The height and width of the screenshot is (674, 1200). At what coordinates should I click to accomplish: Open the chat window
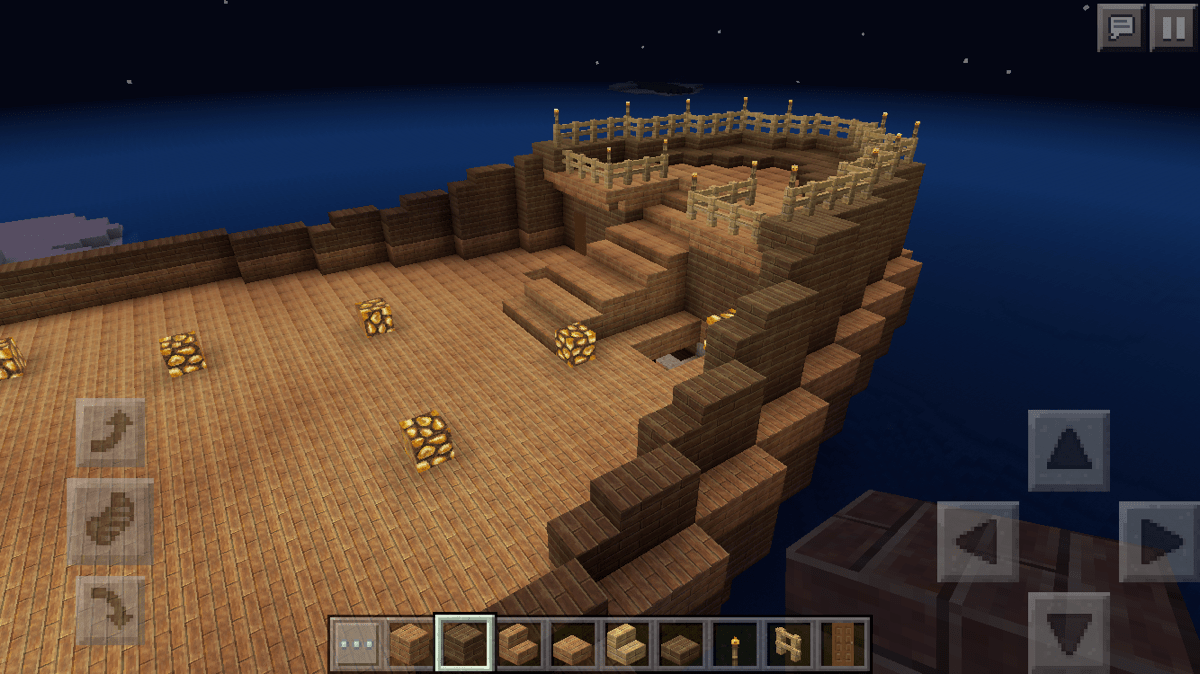click(x=1120, y=27)
